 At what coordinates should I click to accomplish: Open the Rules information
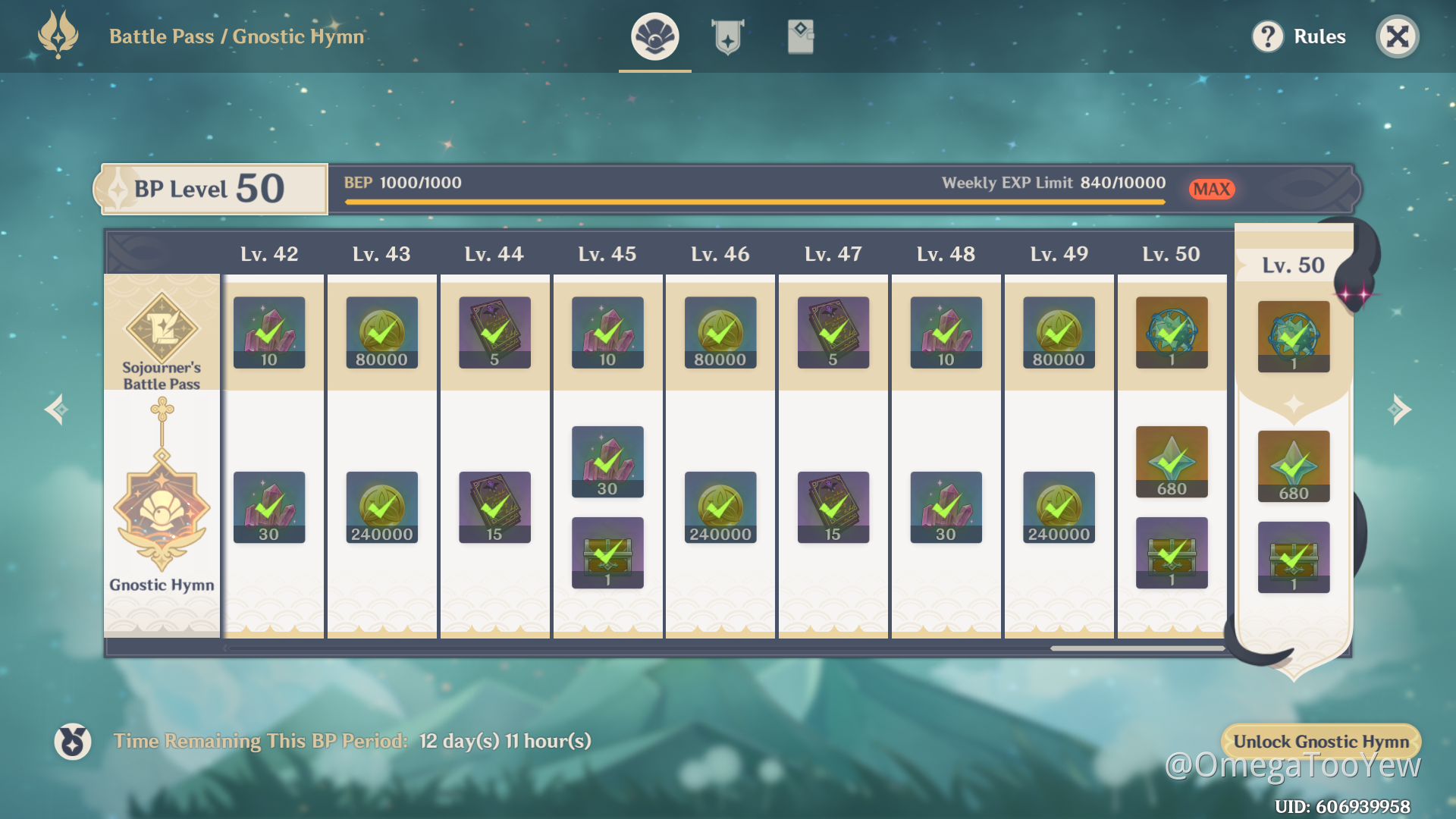pyautogui.click(x=1318, y=36)
